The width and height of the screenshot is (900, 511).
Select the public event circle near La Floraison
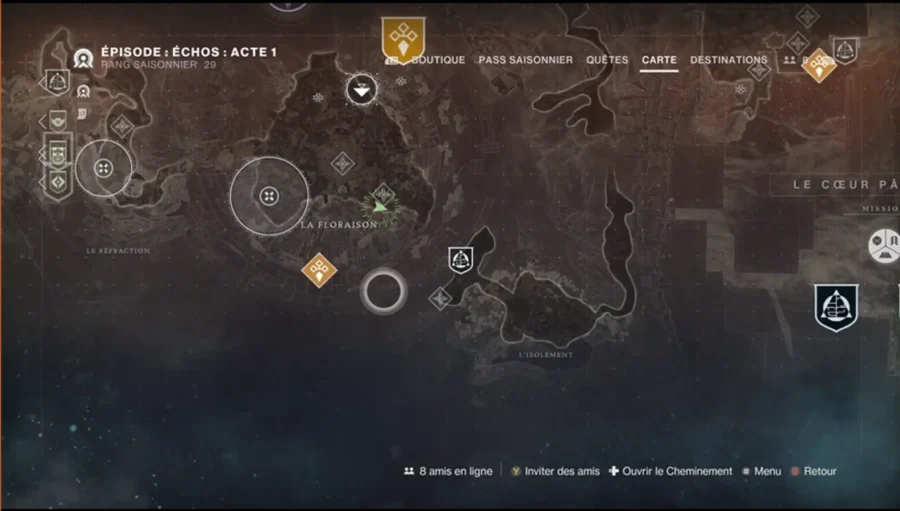pos(269,195)
